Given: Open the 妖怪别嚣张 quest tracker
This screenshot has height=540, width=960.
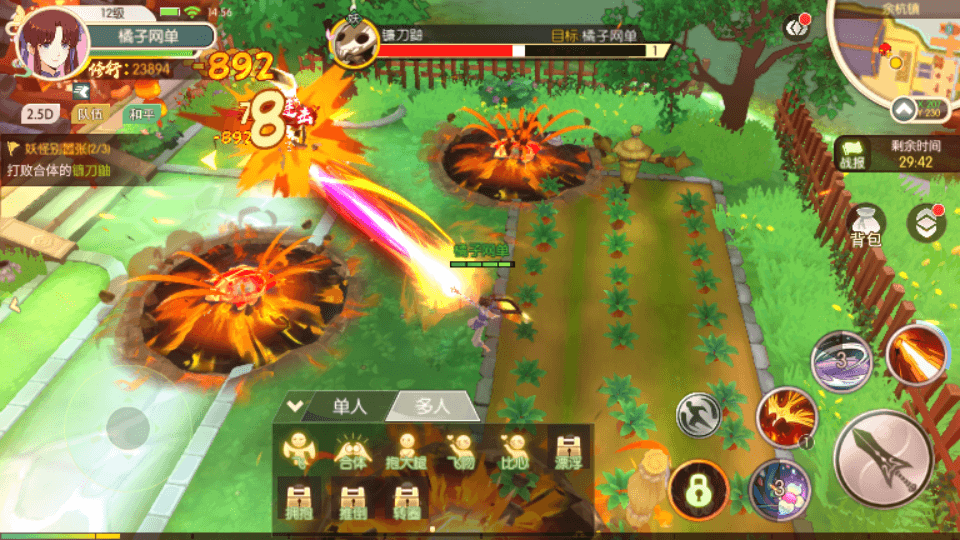Looking at the screenshot, I should (x=60, y=148).
